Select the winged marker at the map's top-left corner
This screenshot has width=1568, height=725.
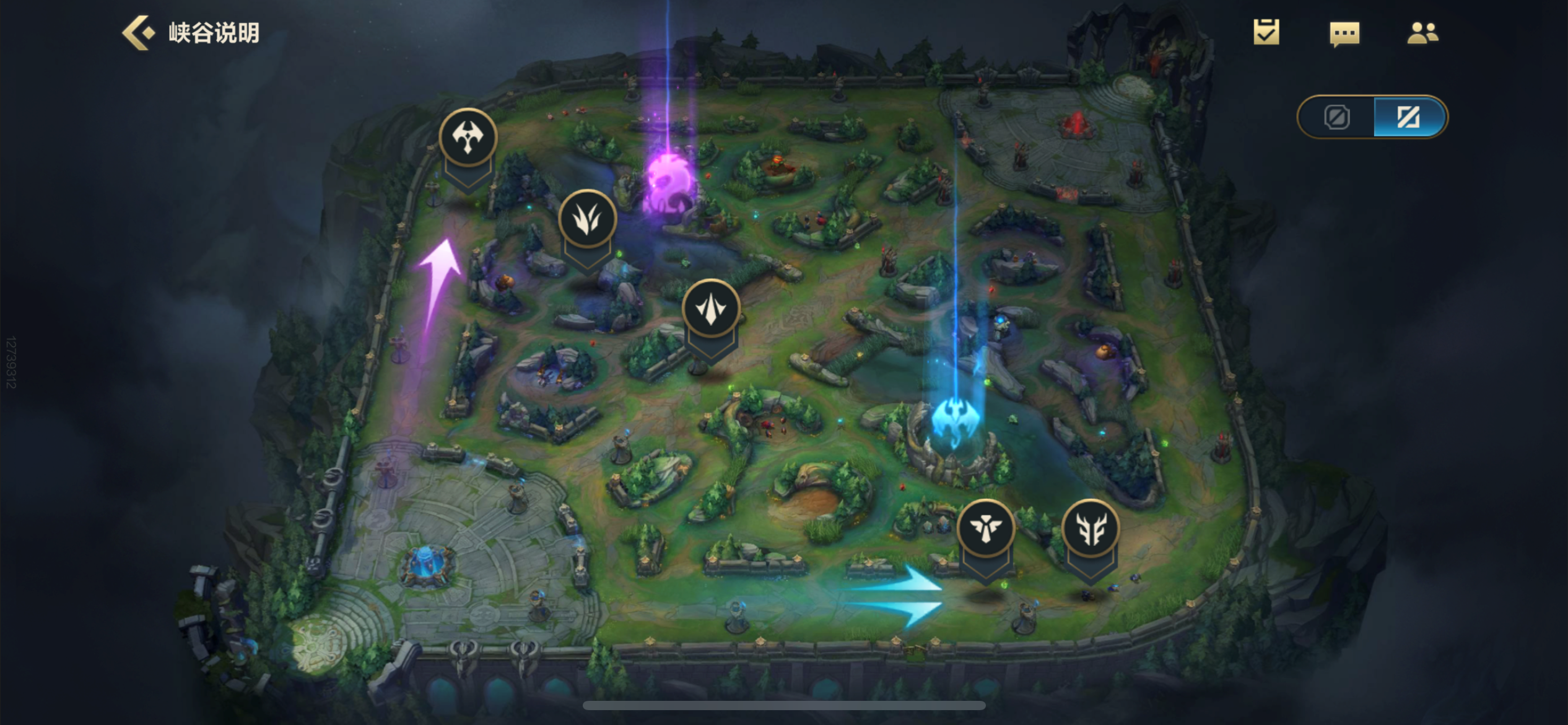[x=468, y=138]
